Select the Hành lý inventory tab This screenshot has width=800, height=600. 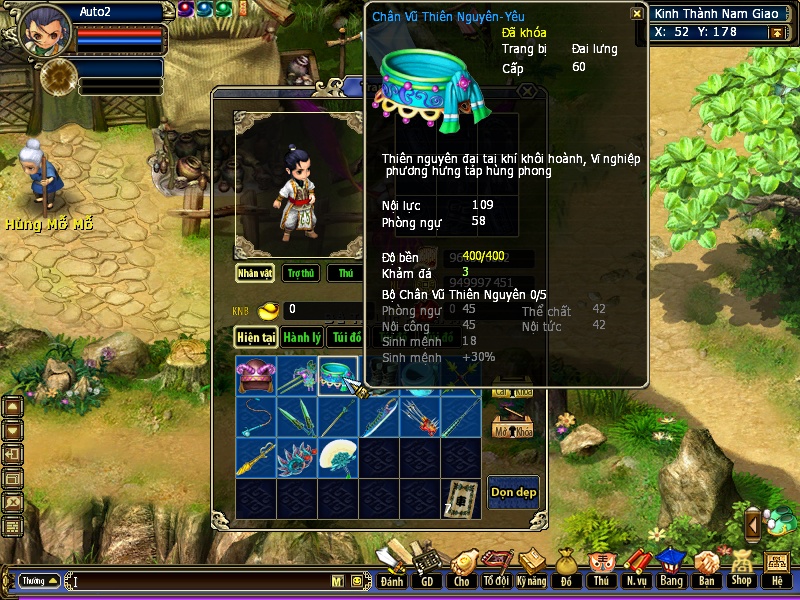[x=301, y=338]
